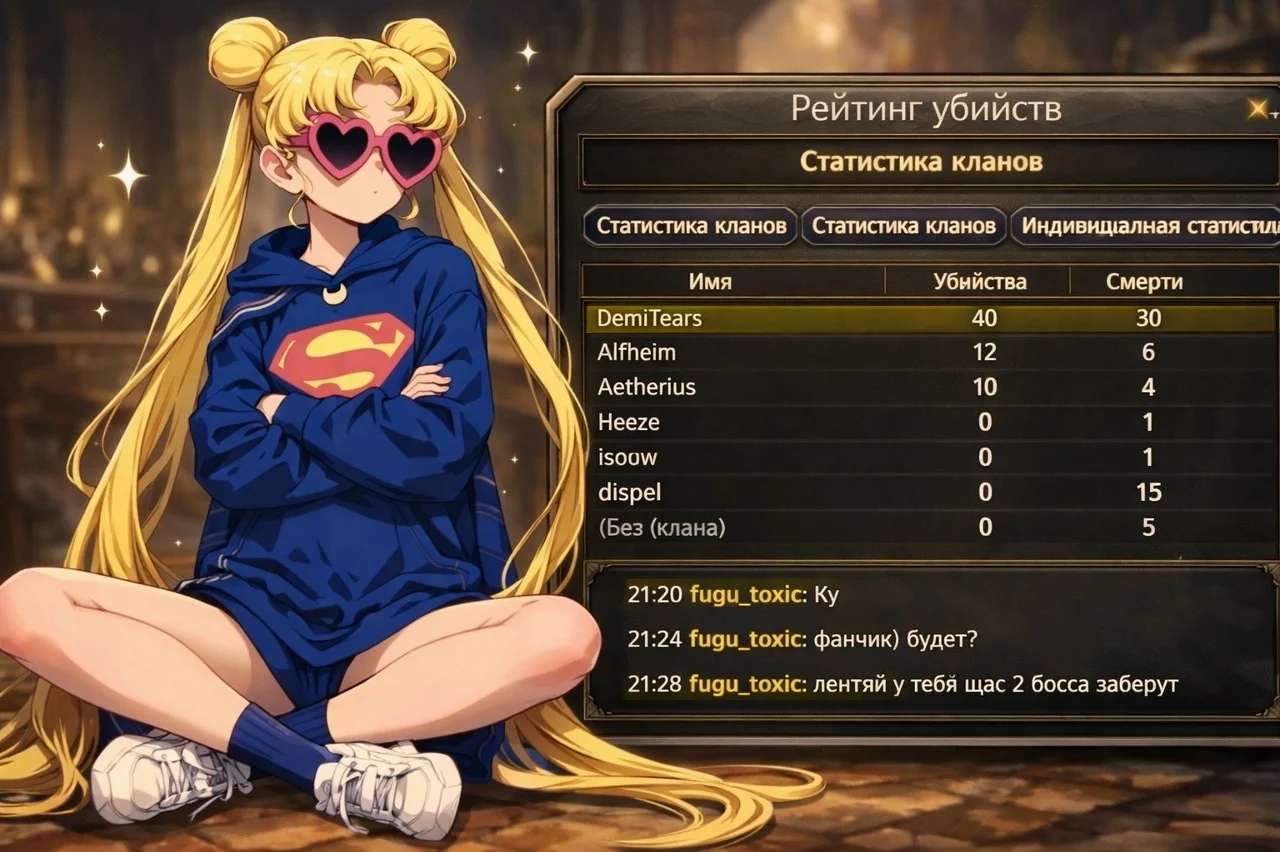Choose the dispel clan row
Viewport: 1280px width, 852px height.
point(930,493)
